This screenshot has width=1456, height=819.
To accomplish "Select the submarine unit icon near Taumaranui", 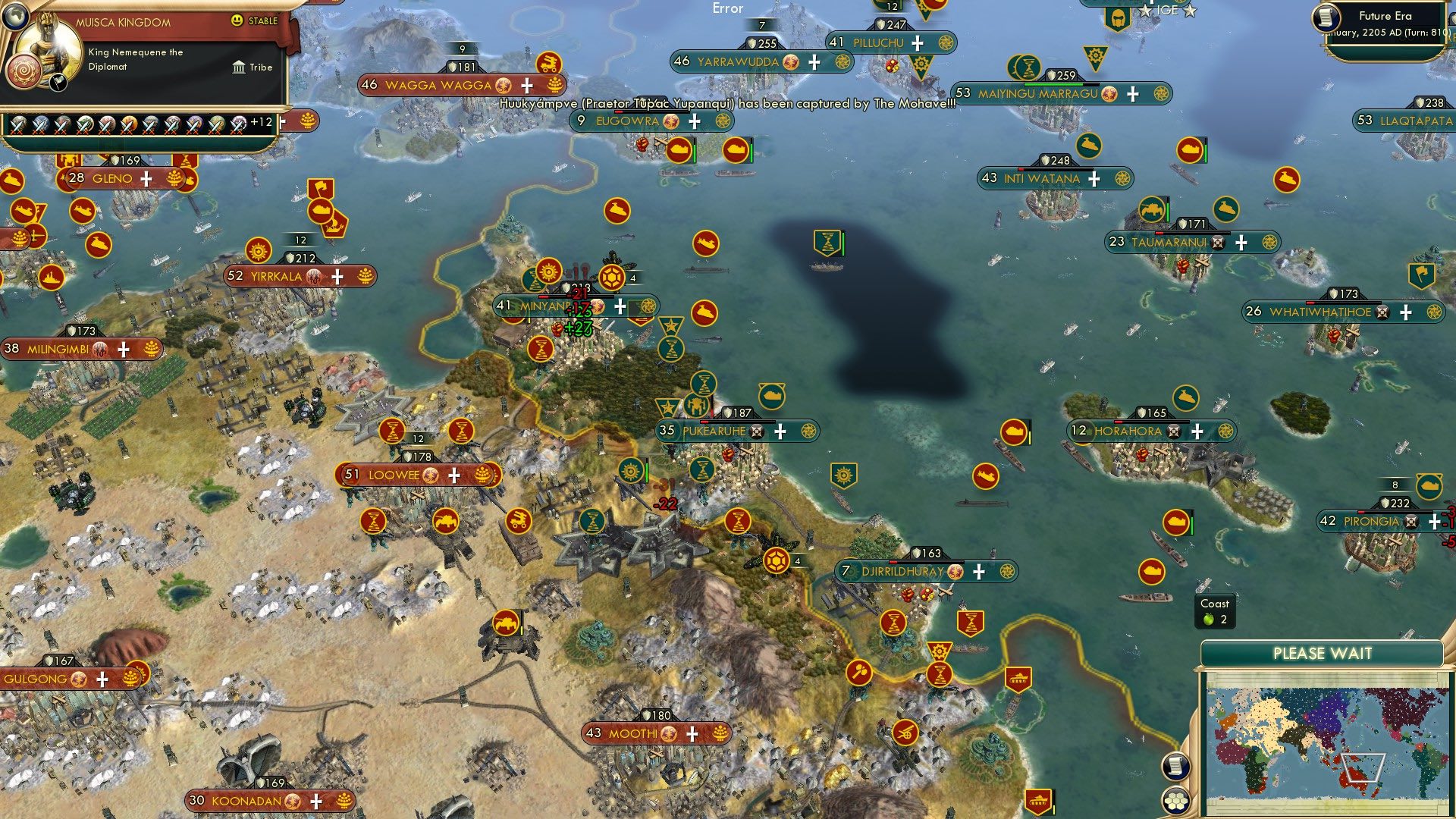I will tap(1225, 210).
